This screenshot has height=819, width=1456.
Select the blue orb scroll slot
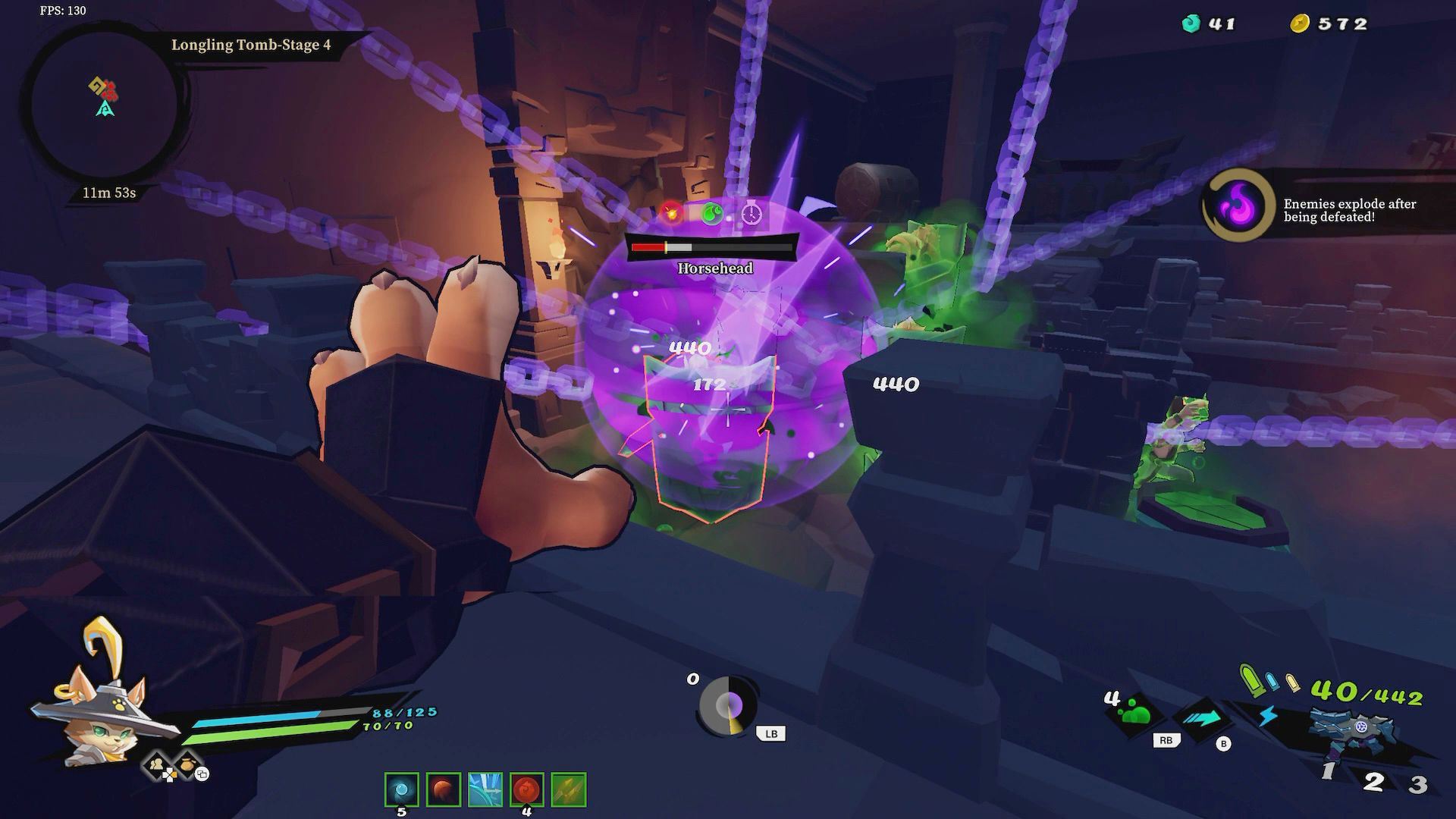click(x=401, y=789)
